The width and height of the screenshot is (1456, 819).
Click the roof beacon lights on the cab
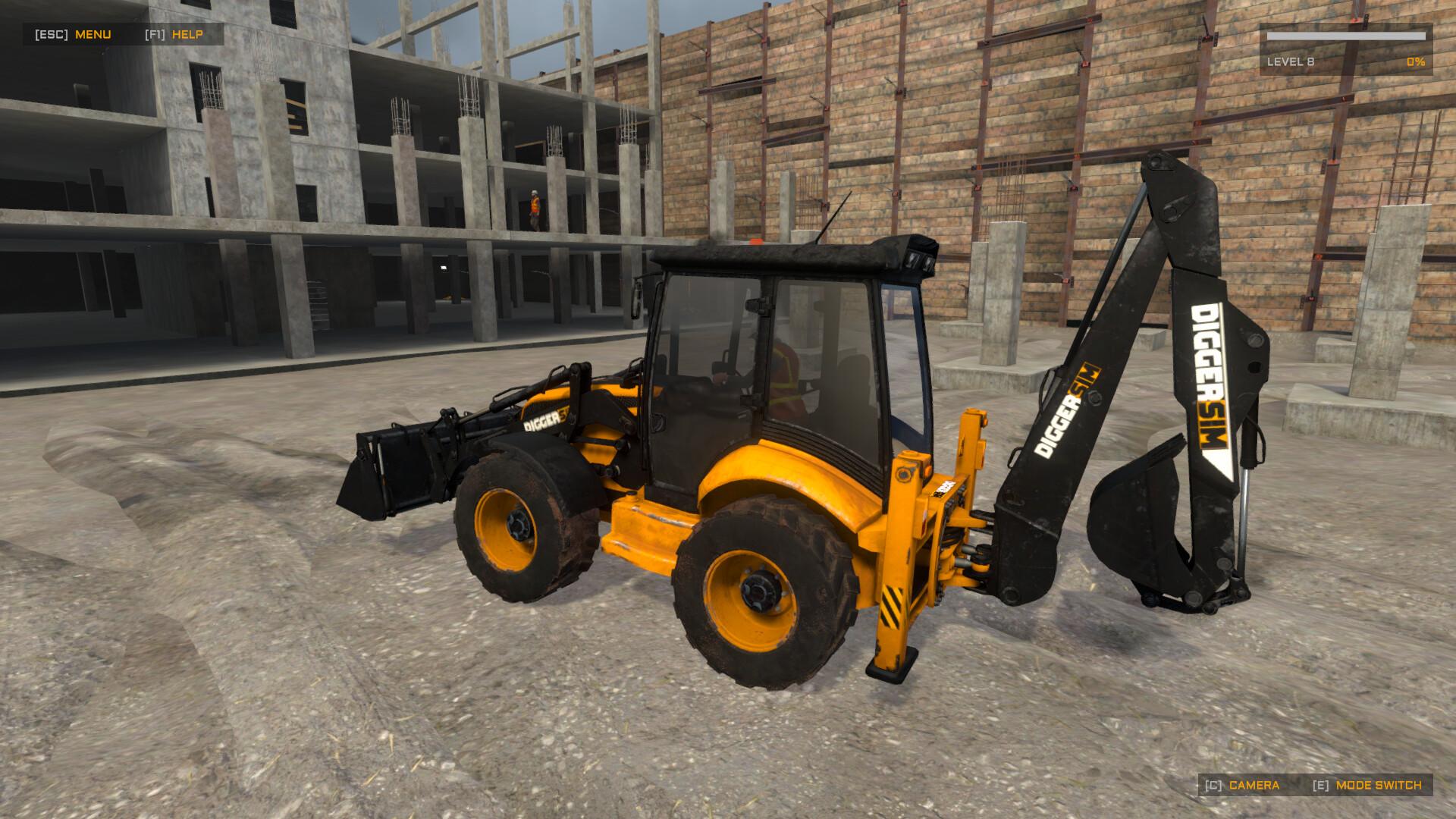coord(918,262)
